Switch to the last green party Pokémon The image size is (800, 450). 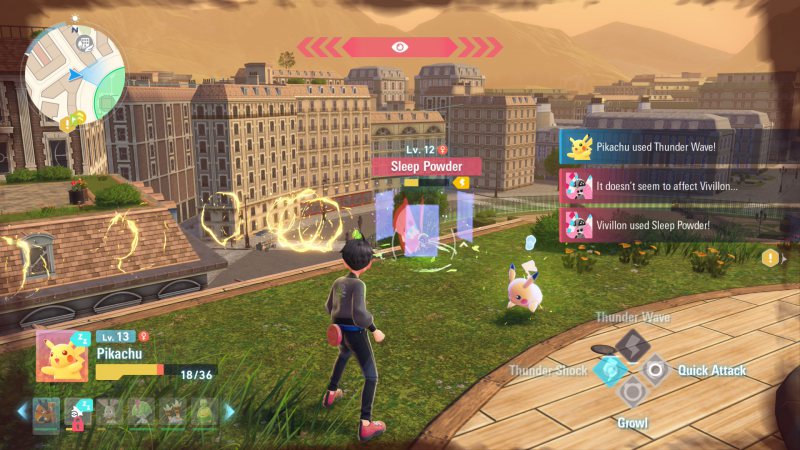(x=205, y=410)
